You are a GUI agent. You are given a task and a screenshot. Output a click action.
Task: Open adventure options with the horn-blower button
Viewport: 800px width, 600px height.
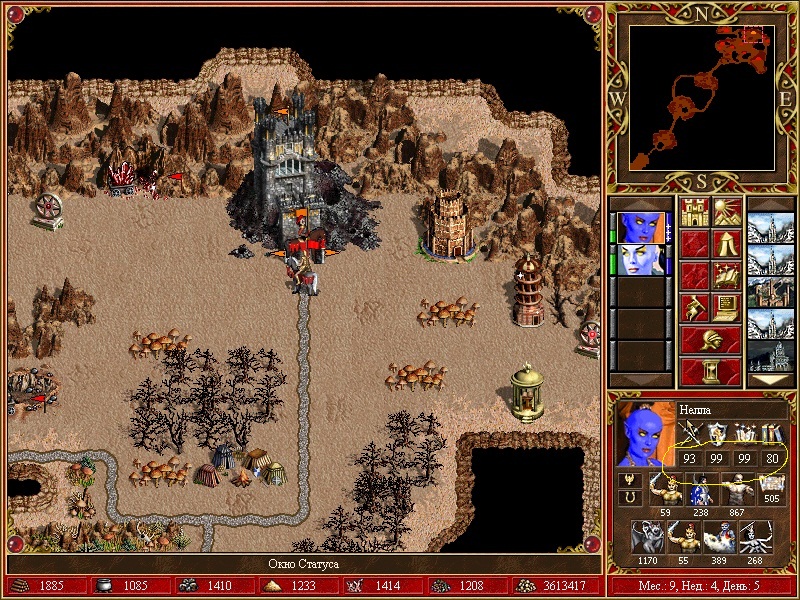pos(694,306)
